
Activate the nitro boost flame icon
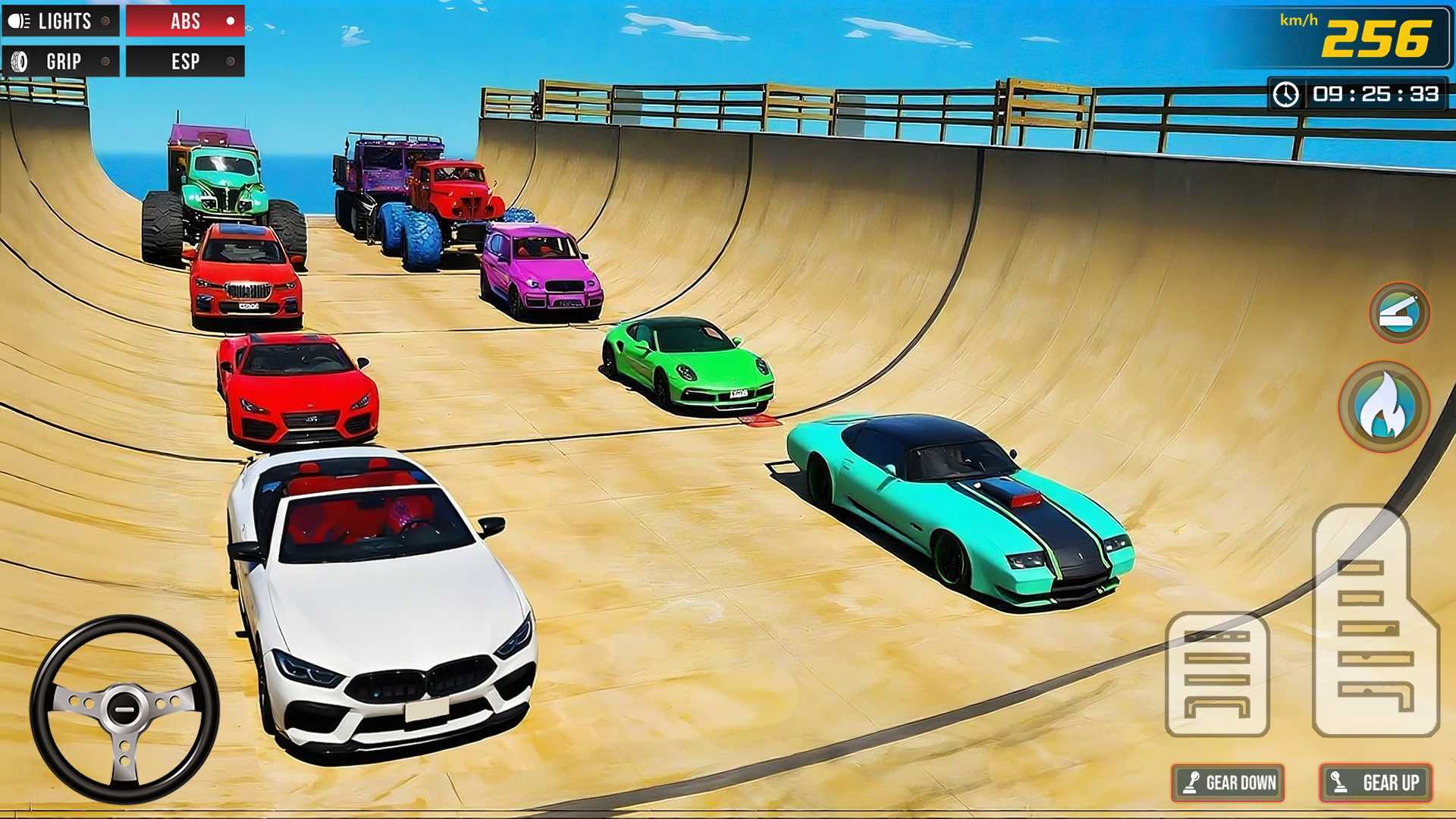point(1382,407)
